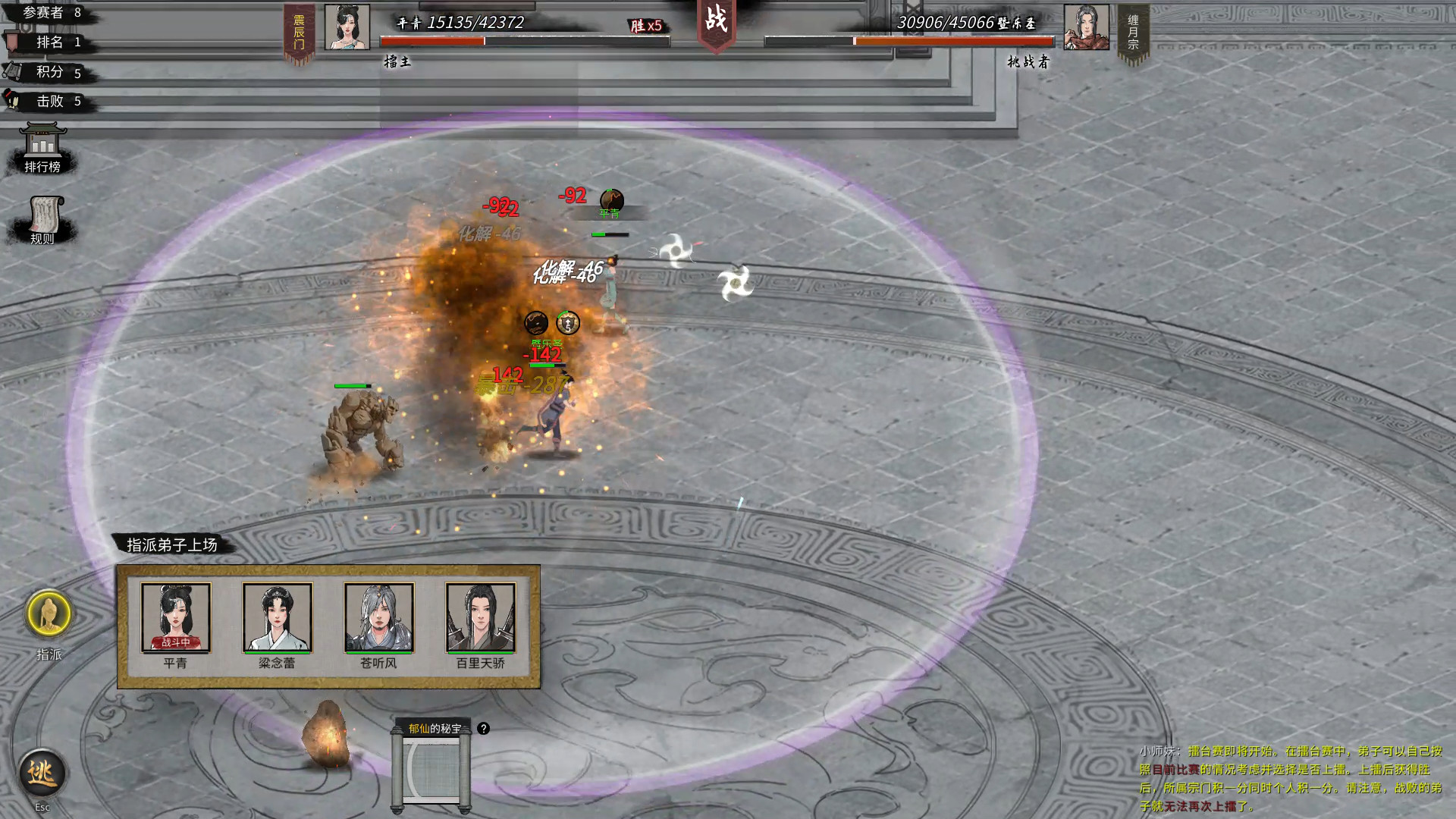Choose disciple 梁念蕾 to enter the arena
The image size is (1456, 819).
click(277, 617)
